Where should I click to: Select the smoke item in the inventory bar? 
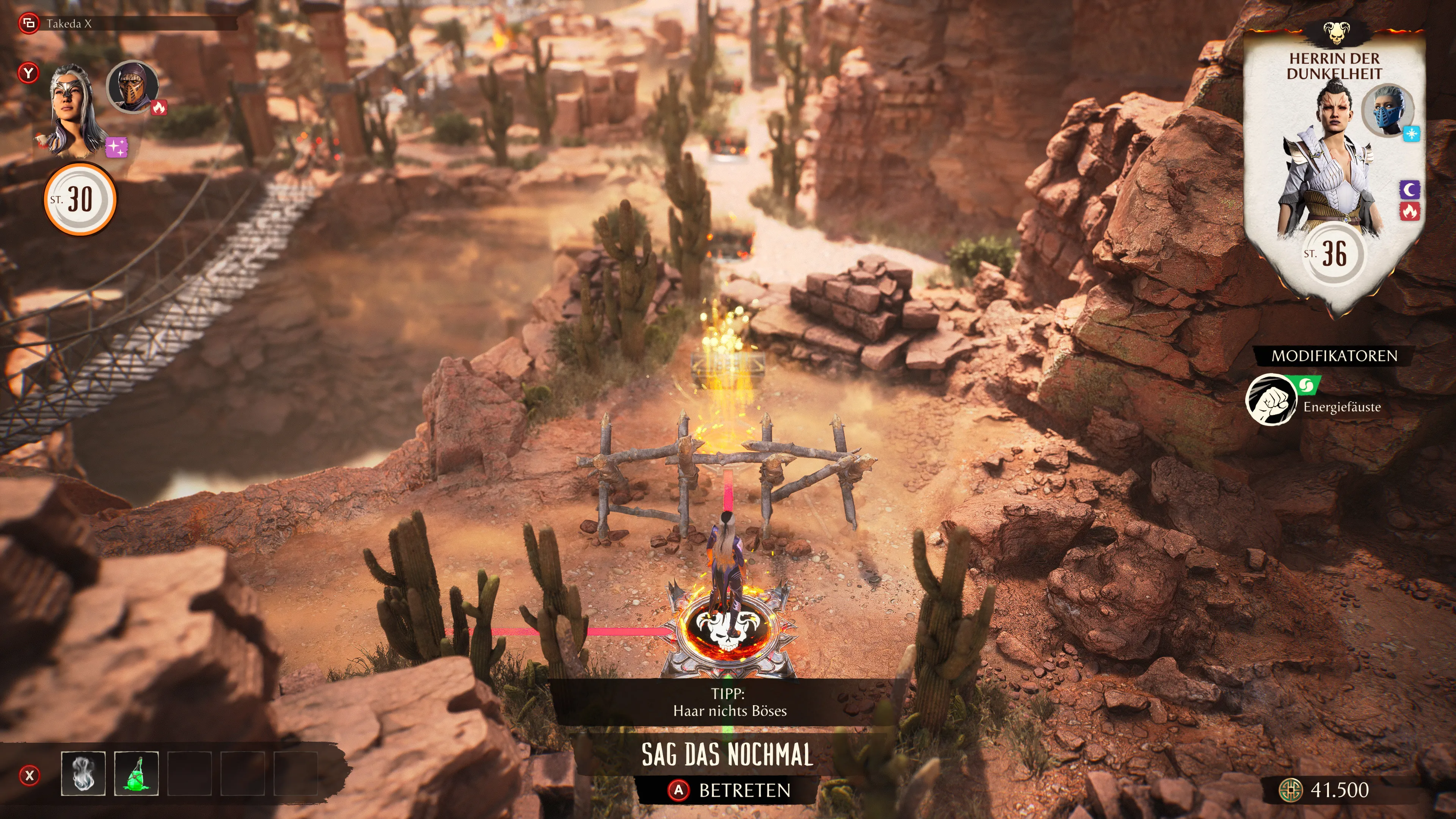83,773
